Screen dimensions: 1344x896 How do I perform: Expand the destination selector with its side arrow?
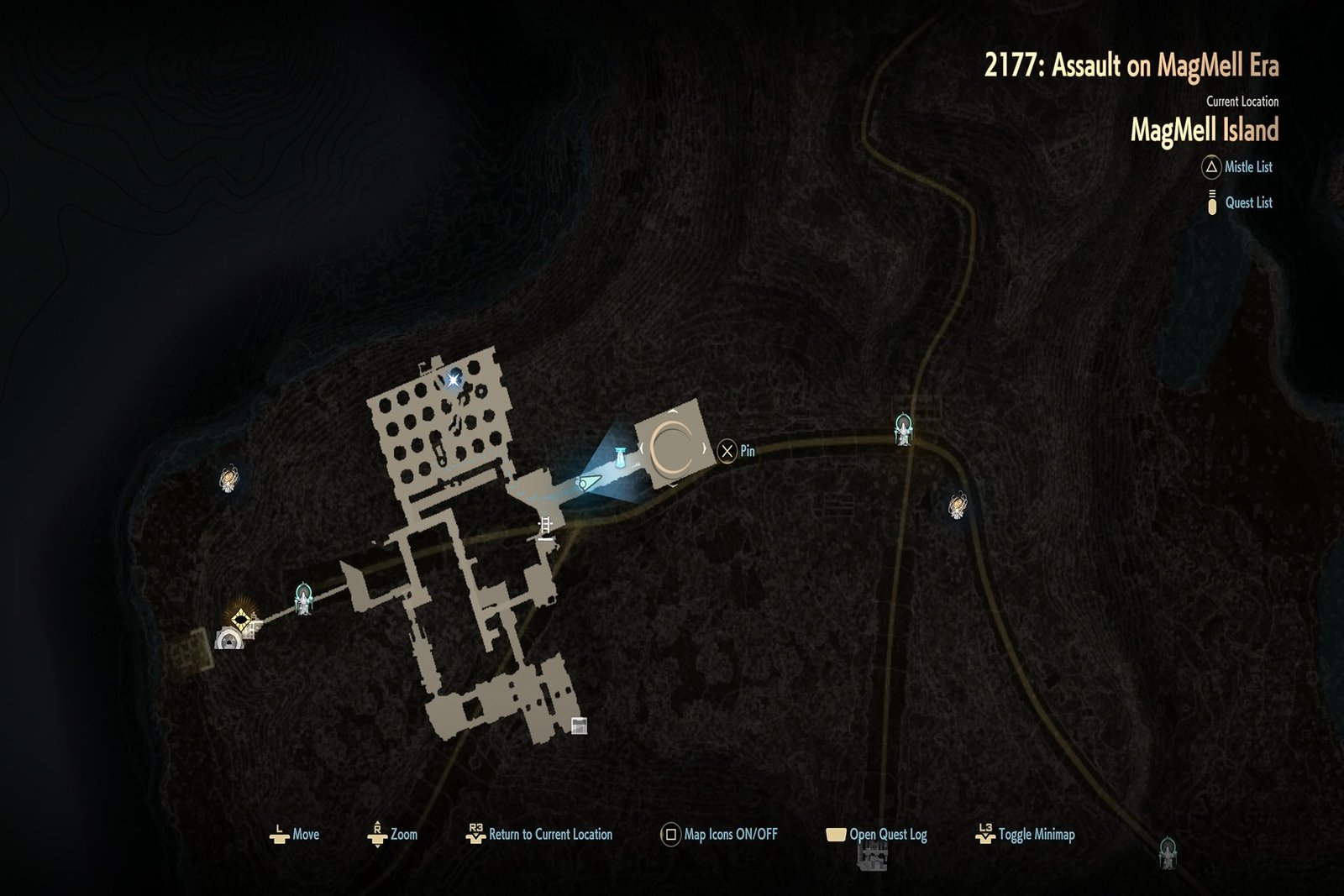point(705,449)
